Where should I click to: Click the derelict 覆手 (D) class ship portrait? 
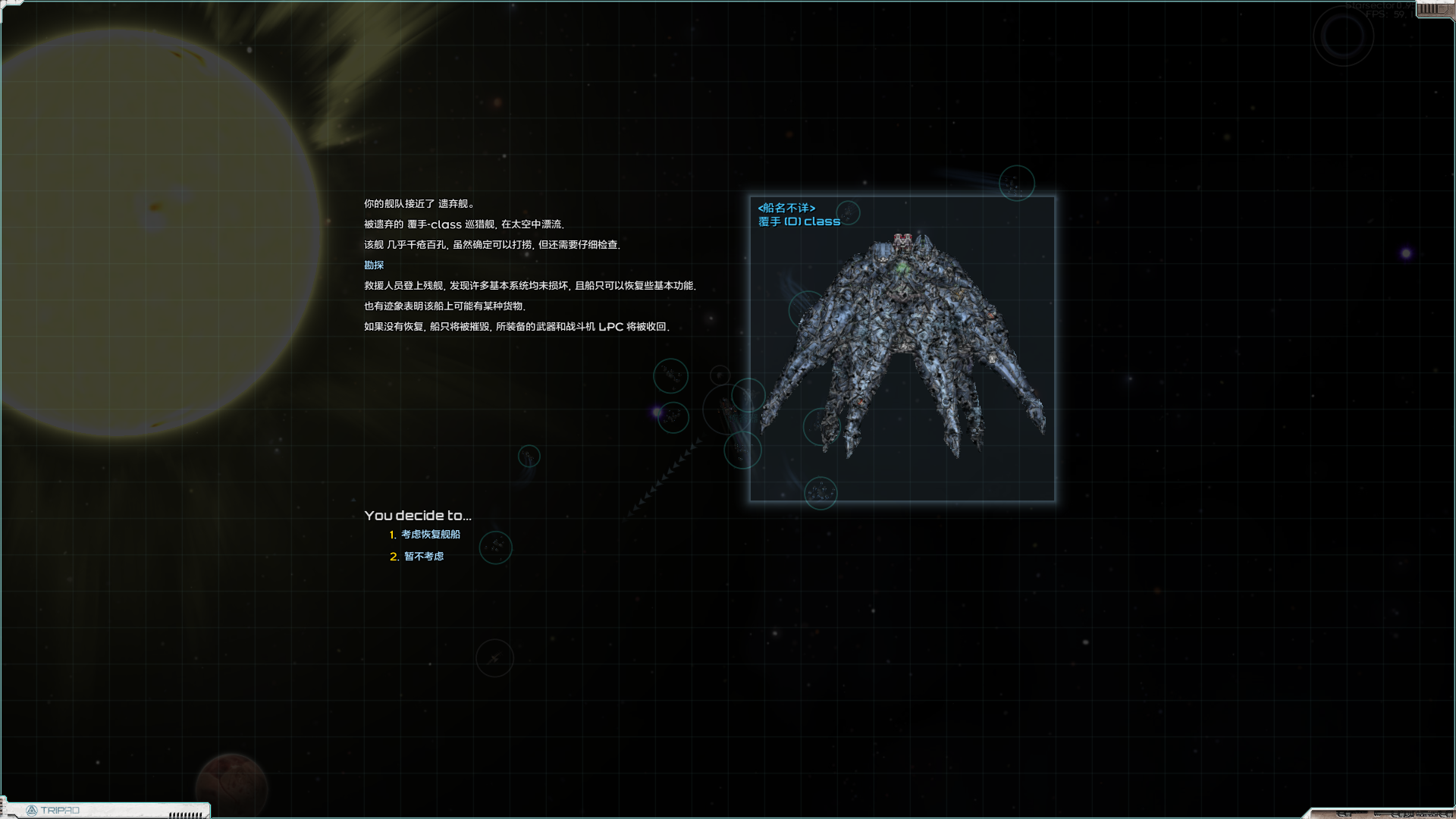pos(902,349)
